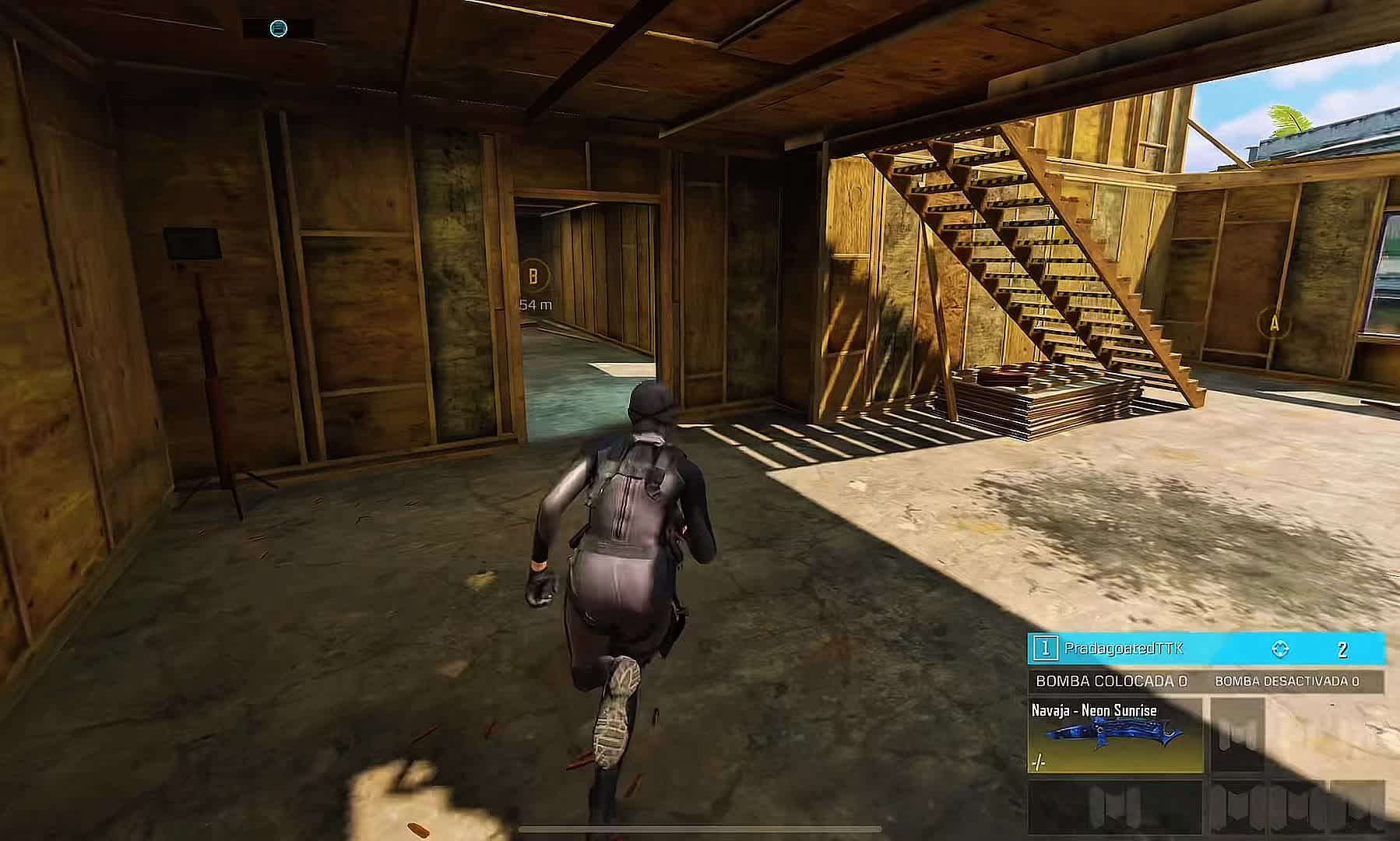Click the crosshair kills icon beside the player name
1400x841 pixels.
coord(1280,649)
